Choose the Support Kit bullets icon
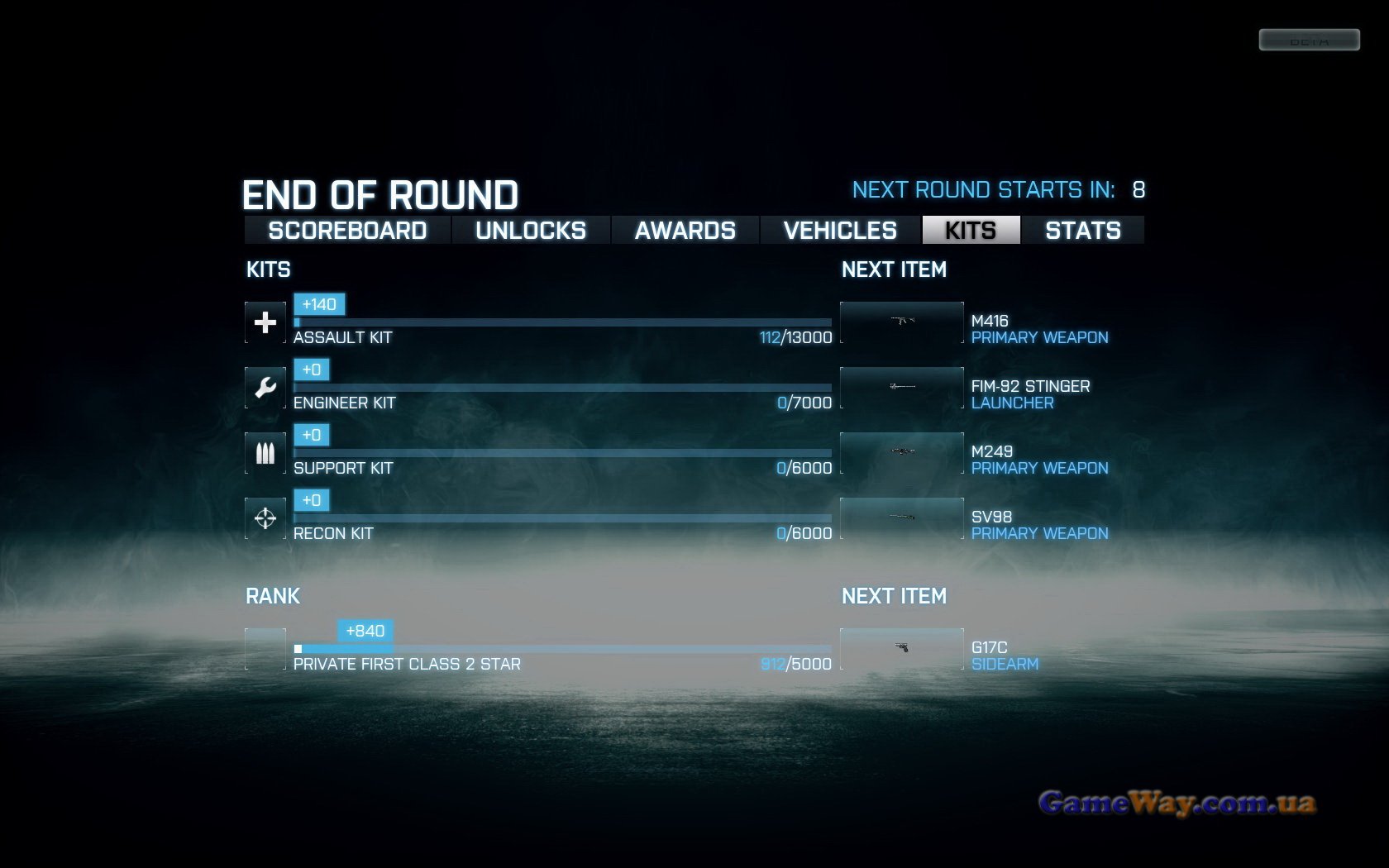The width and height of the screenshot is (1389, 868). coord(265,453)
